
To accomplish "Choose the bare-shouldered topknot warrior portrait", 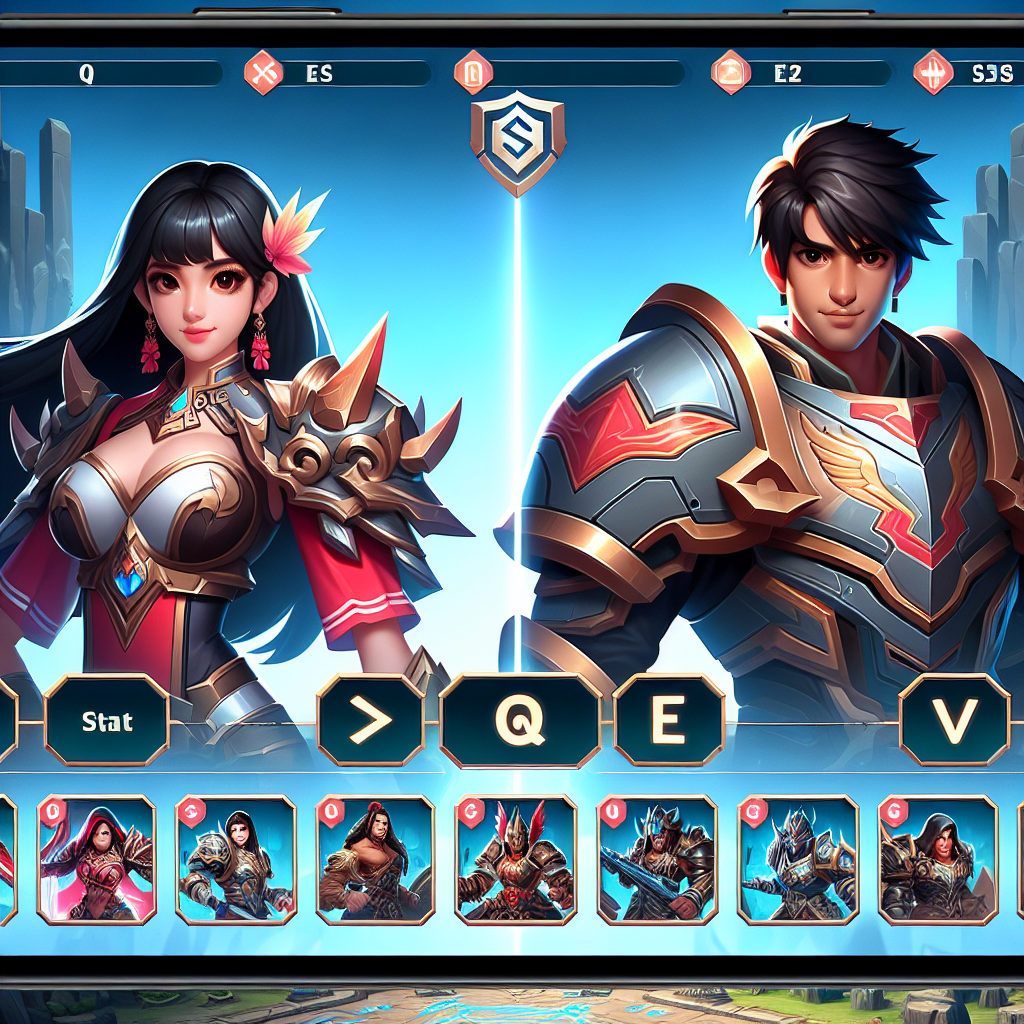I will [x=375, y=858].
